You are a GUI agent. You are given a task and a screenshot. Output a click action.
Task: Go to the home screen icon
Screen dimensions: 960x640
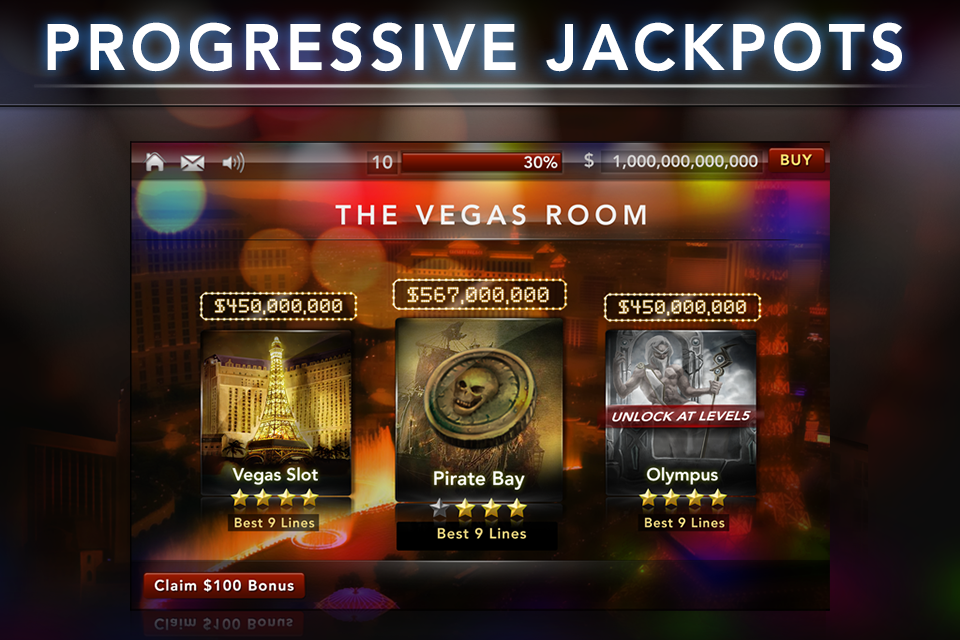click(155, 162)
